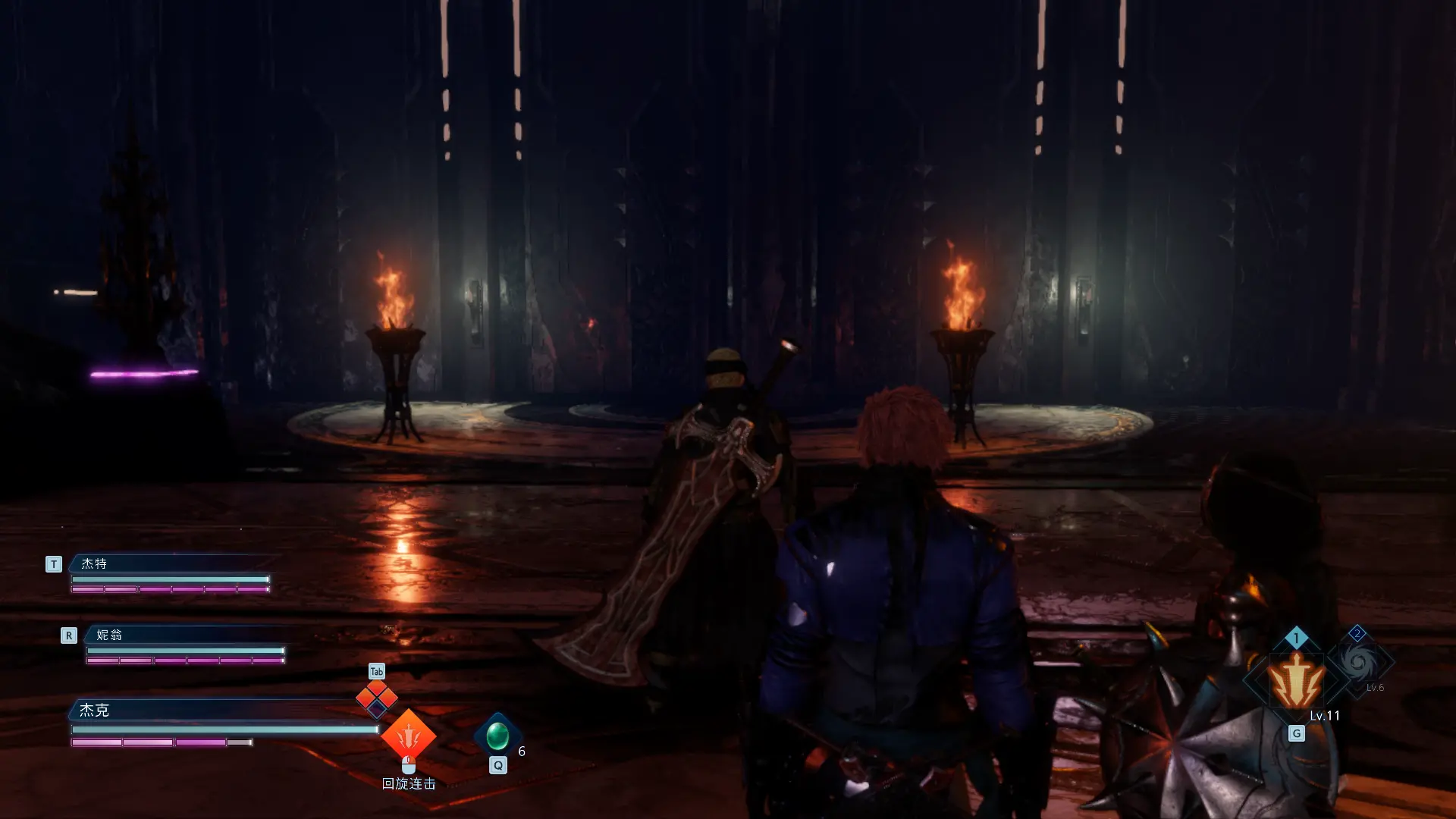The width and height of the screenshot is (1456, 819).
Task: Click the red diamond battle-set icon
Action: coord(377,698)
